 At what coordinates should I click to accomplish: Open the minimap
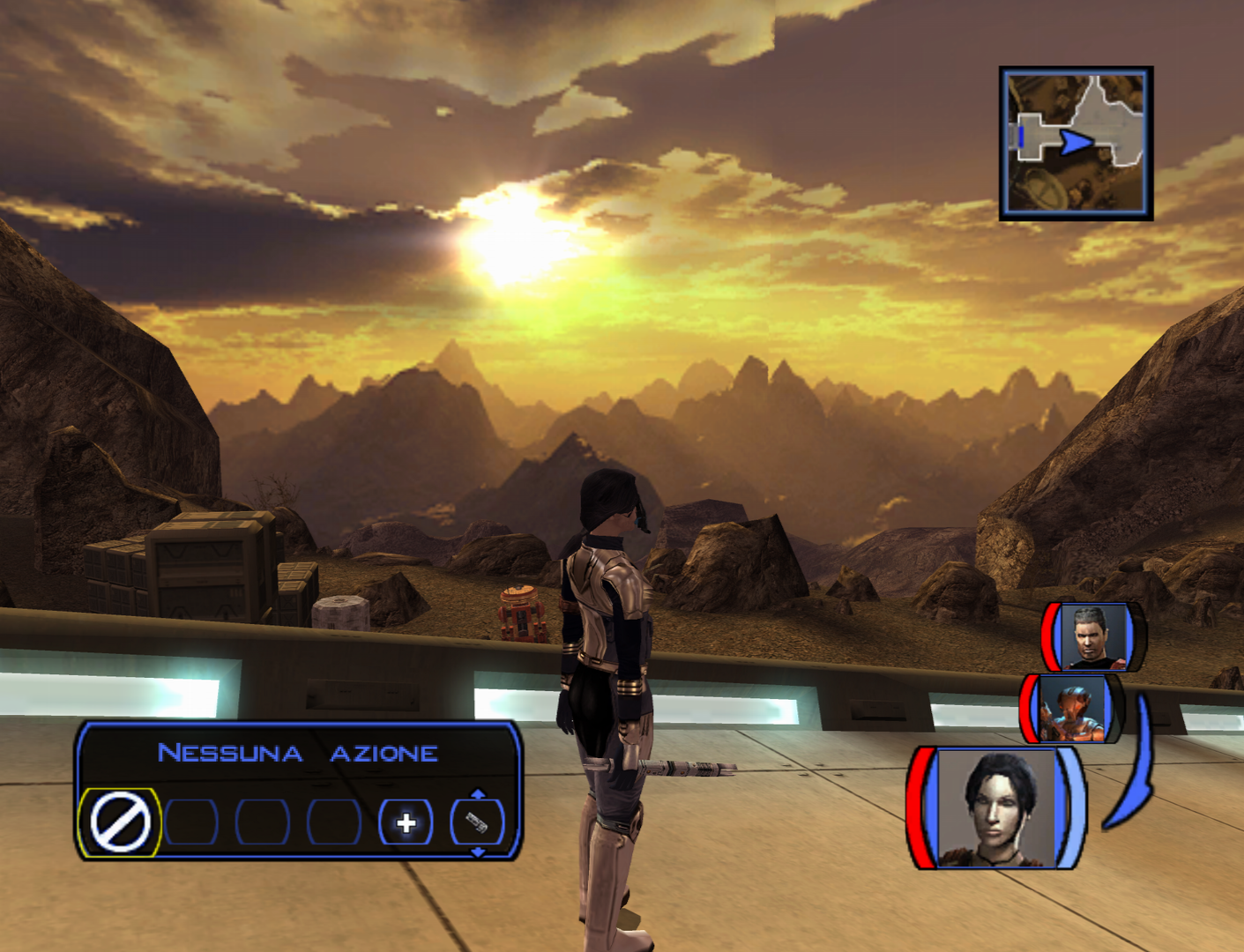point(1076,143)
